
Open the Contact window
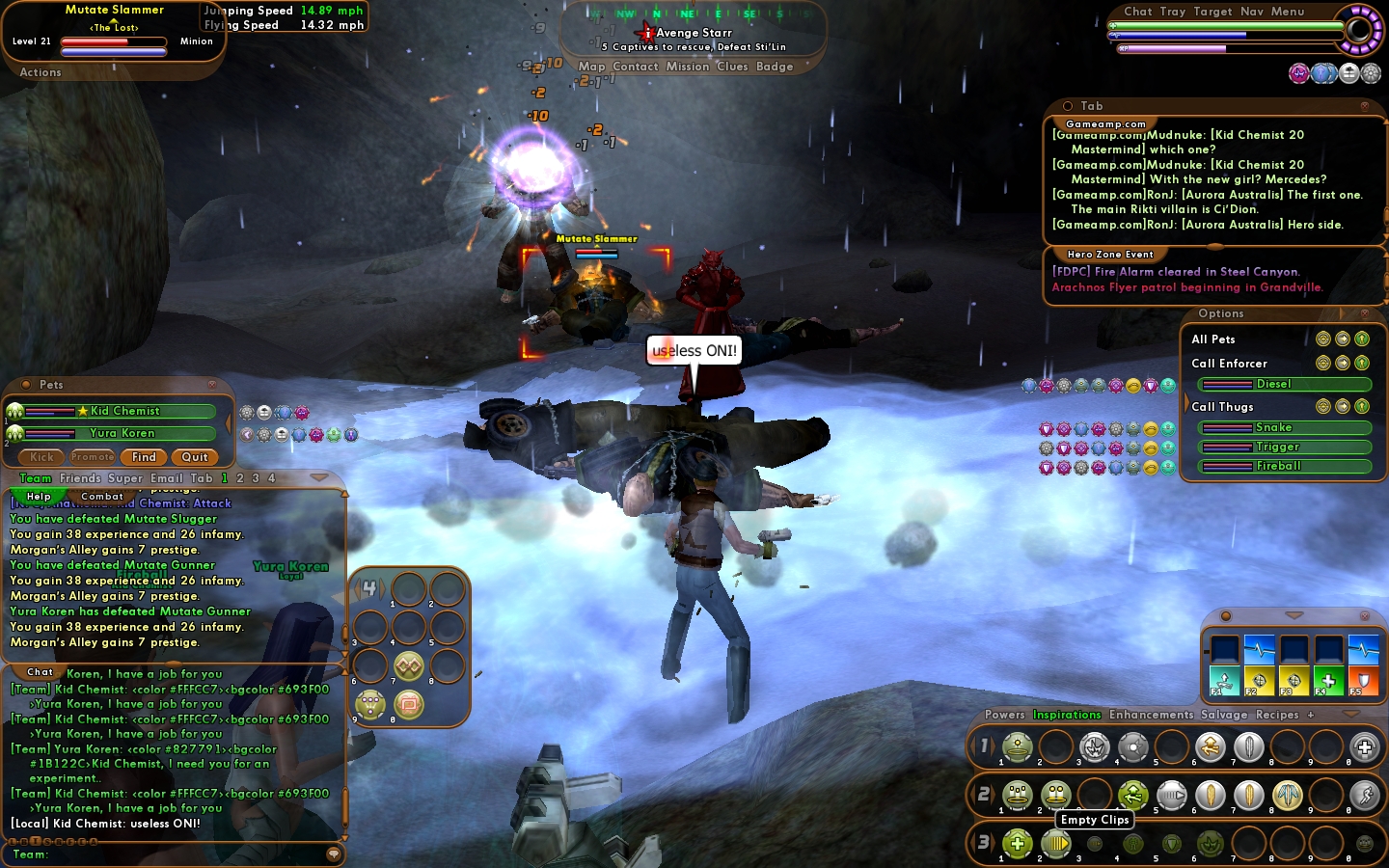635,67
